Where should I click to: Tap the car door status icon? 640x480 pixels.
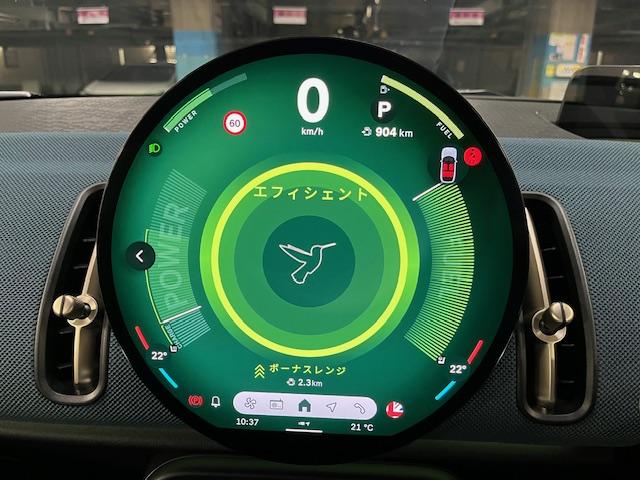pos(448,163)
